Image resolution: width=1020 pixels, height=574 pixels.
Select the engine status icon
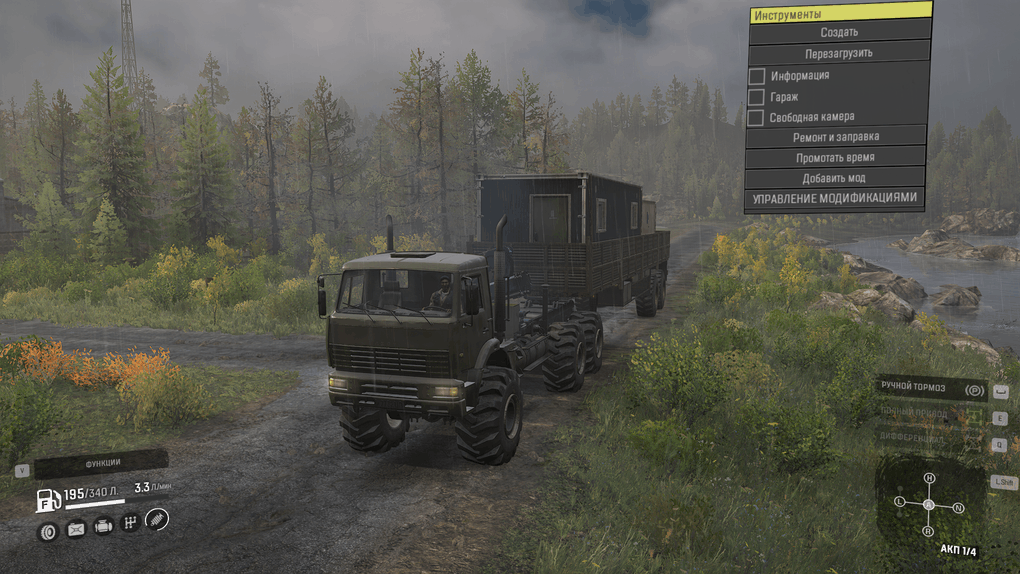(x=103, y=526)
